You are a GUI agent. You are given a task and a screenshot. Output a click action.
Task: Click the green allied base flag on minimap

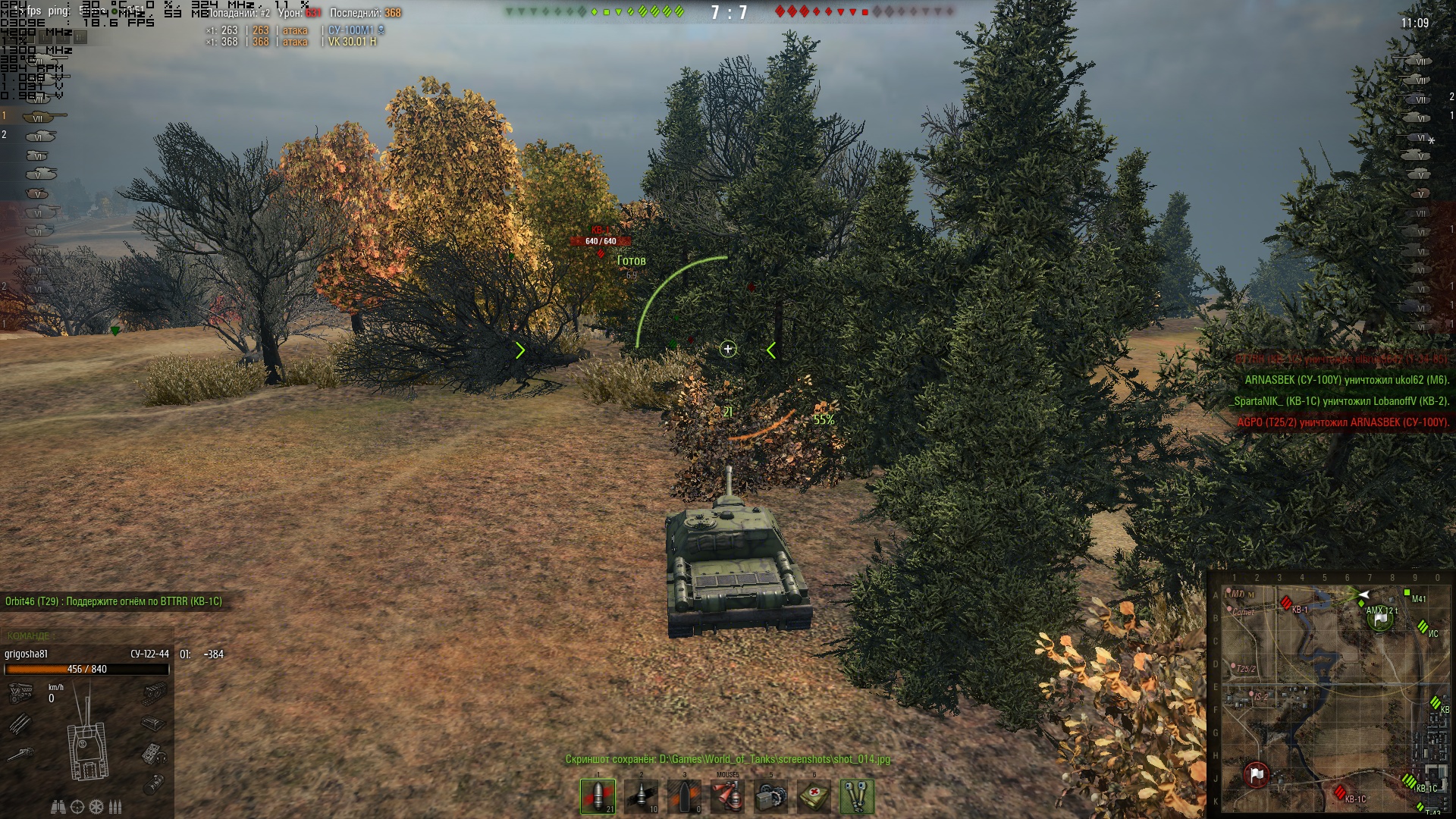click(1380, 620)
